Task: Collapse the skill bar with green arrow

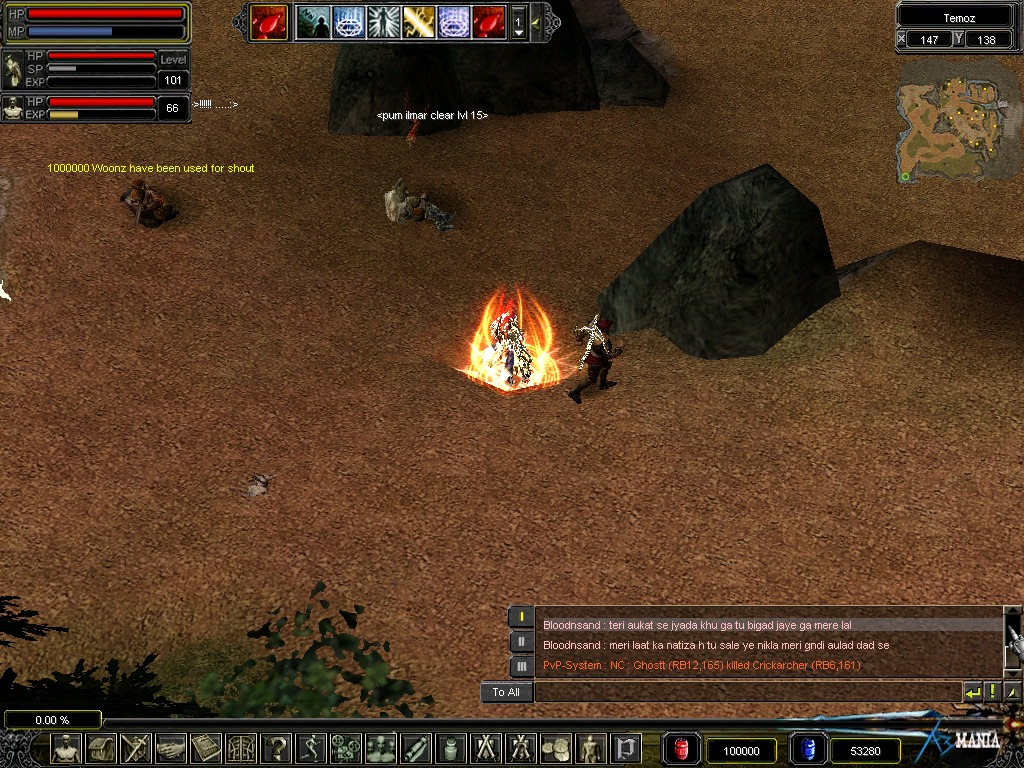Action: click(537, 22)
